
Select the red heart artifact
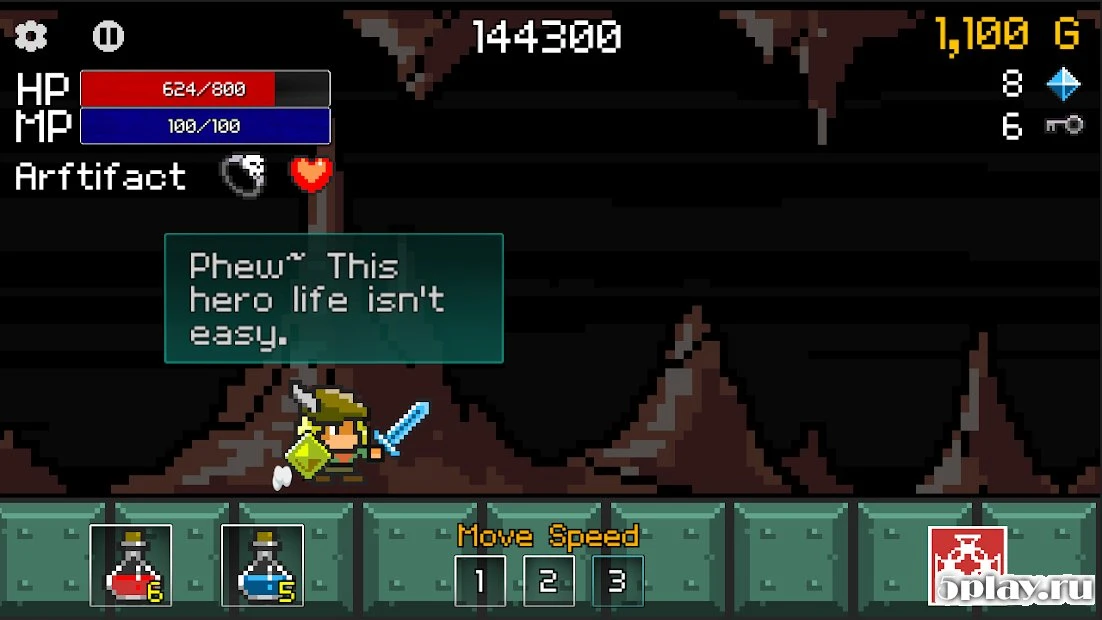tap(311, 174)
